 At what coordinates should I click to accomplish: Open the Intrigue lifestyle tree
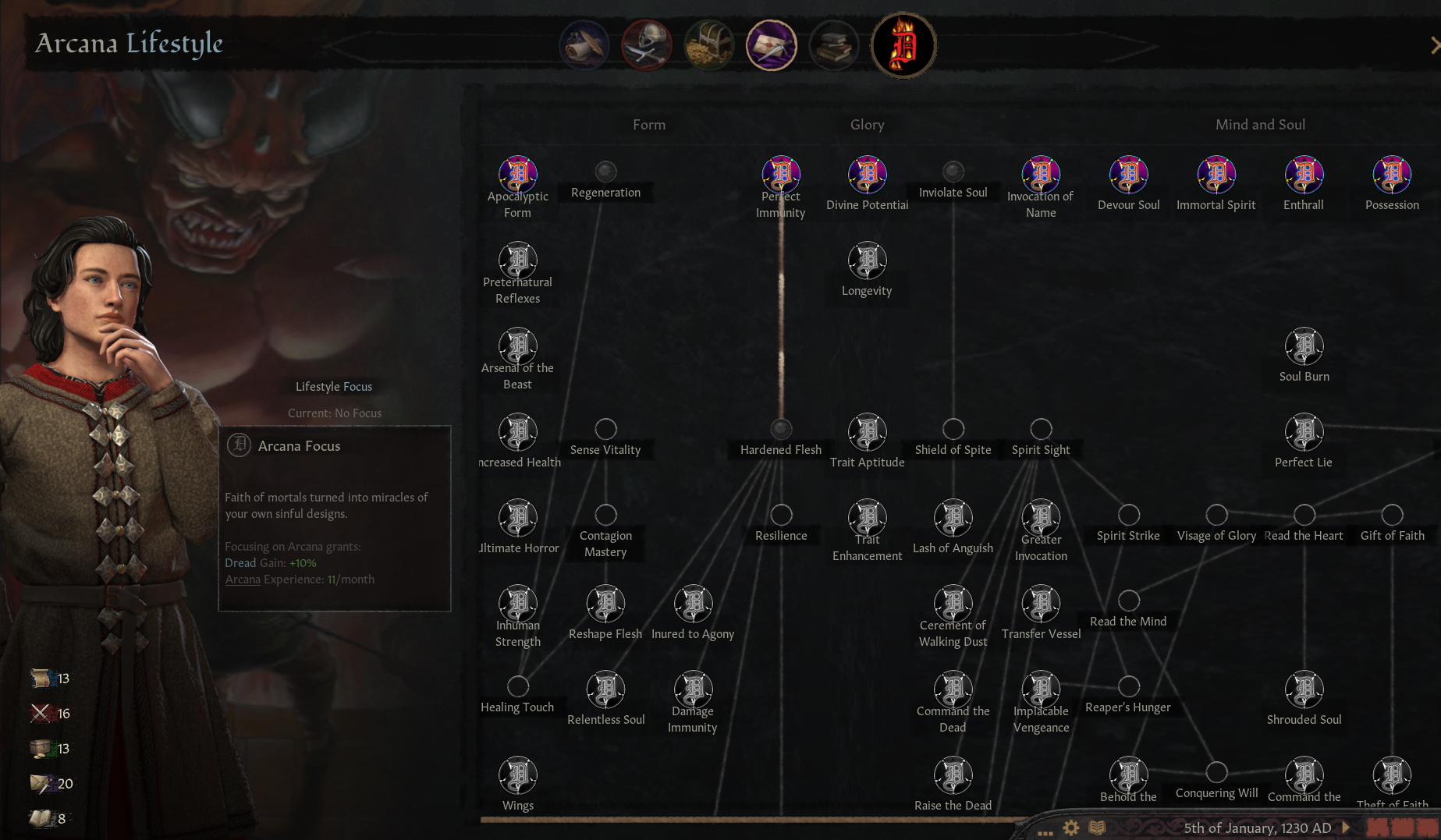click(x=772, y=45)
